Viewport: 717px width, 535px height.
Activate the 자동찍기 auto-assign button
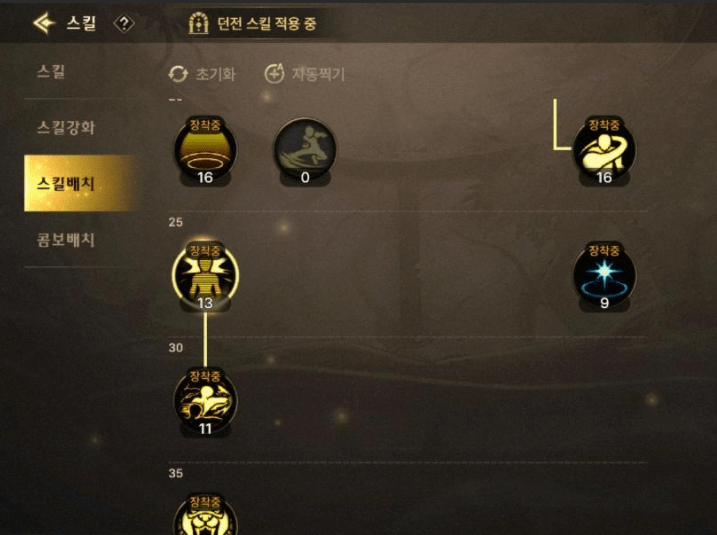point(305,74)
